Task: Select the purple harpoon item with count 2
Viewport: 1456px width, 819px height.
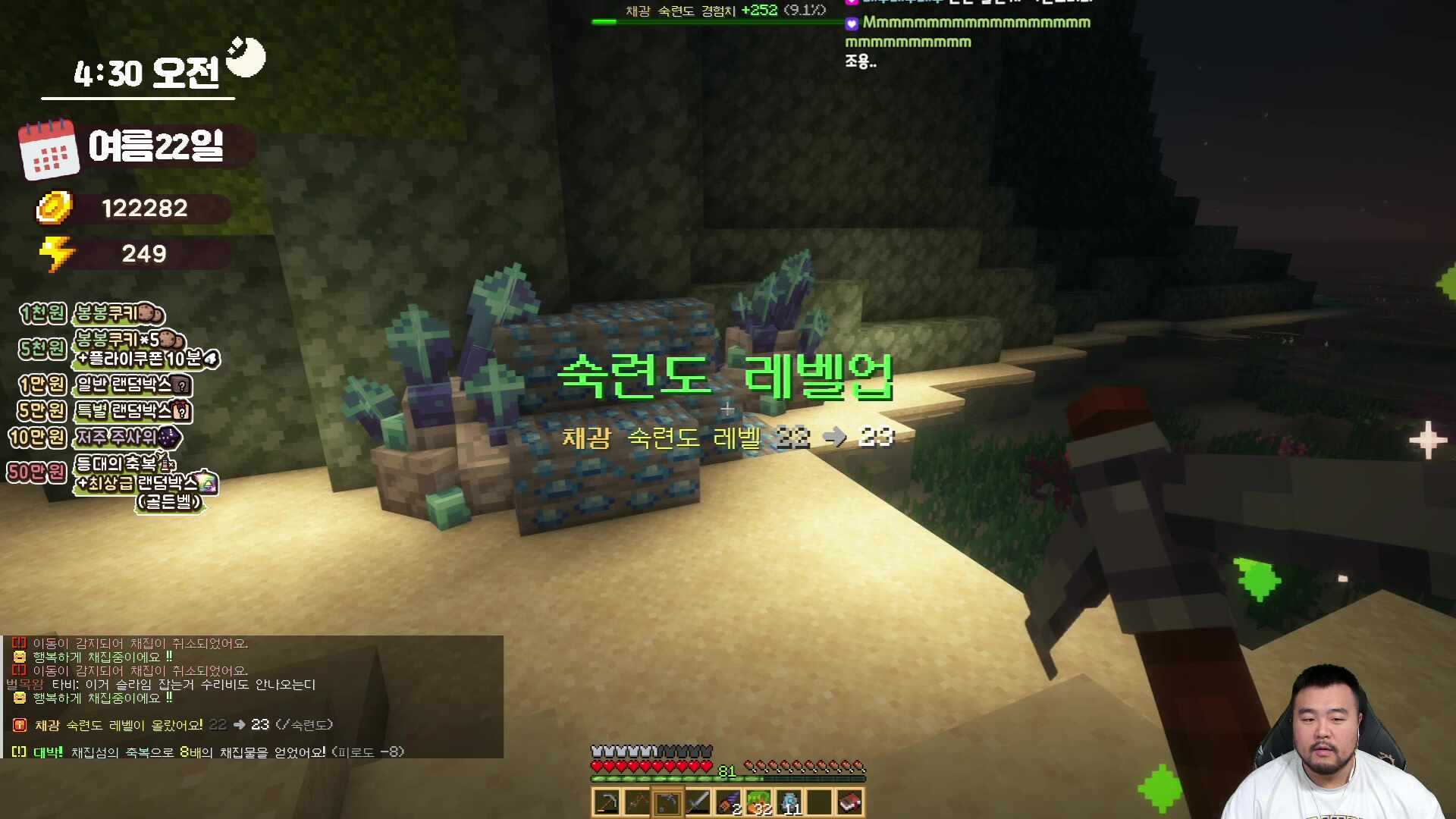Action: 729,802
